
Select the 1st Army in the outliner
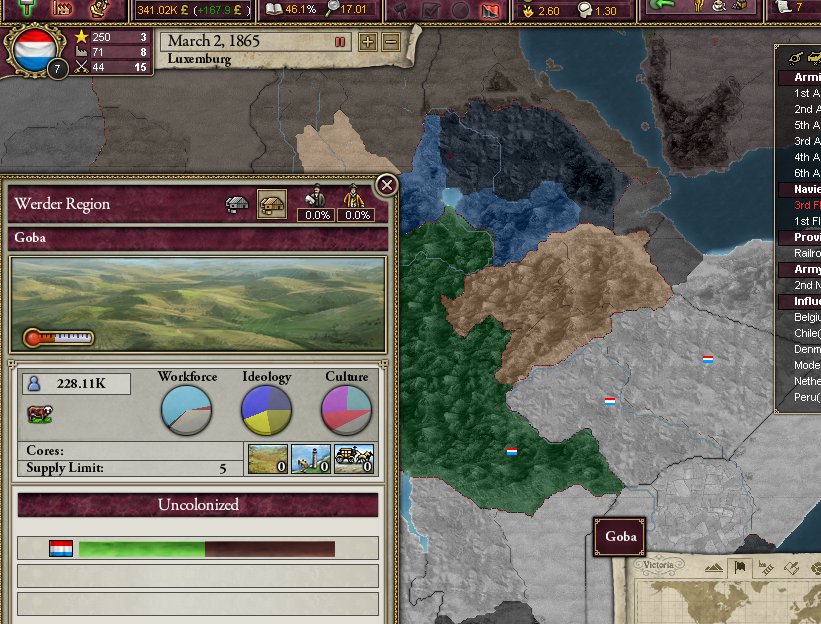pos(806,92)
